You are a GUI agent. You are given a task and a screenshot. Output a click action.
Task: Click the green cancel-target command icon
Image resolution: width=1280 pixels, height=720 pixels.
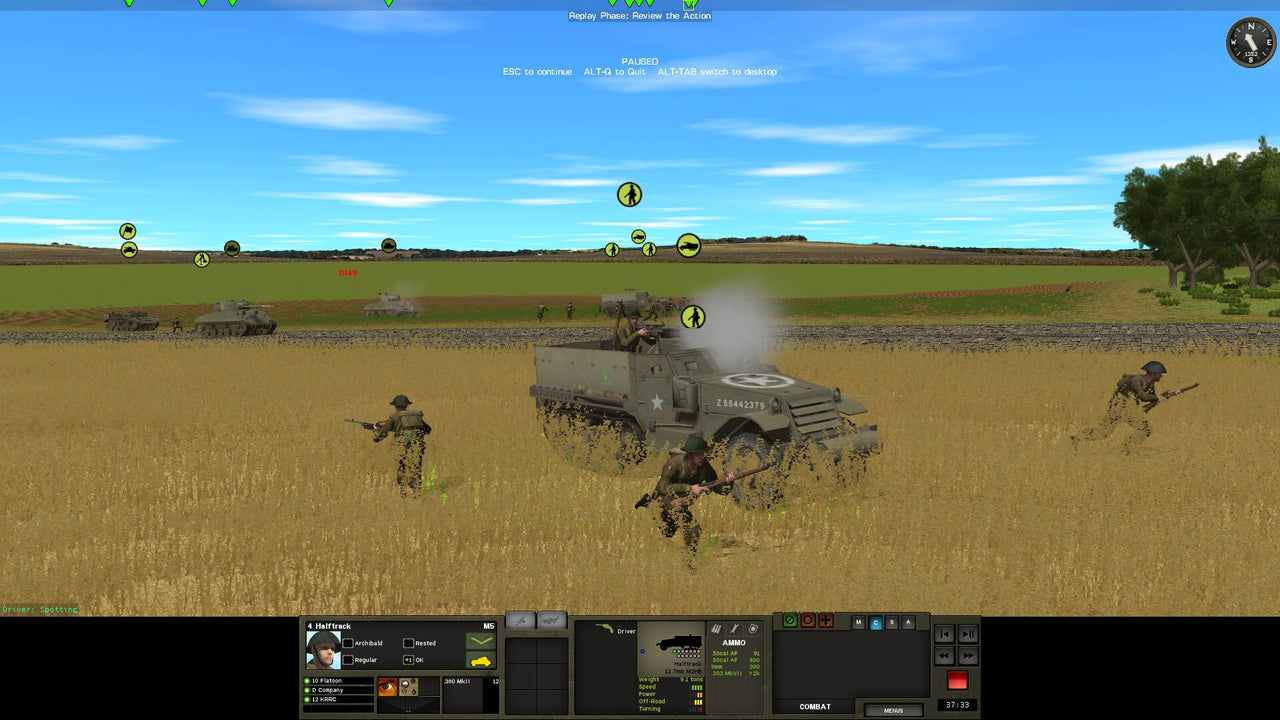790,620
